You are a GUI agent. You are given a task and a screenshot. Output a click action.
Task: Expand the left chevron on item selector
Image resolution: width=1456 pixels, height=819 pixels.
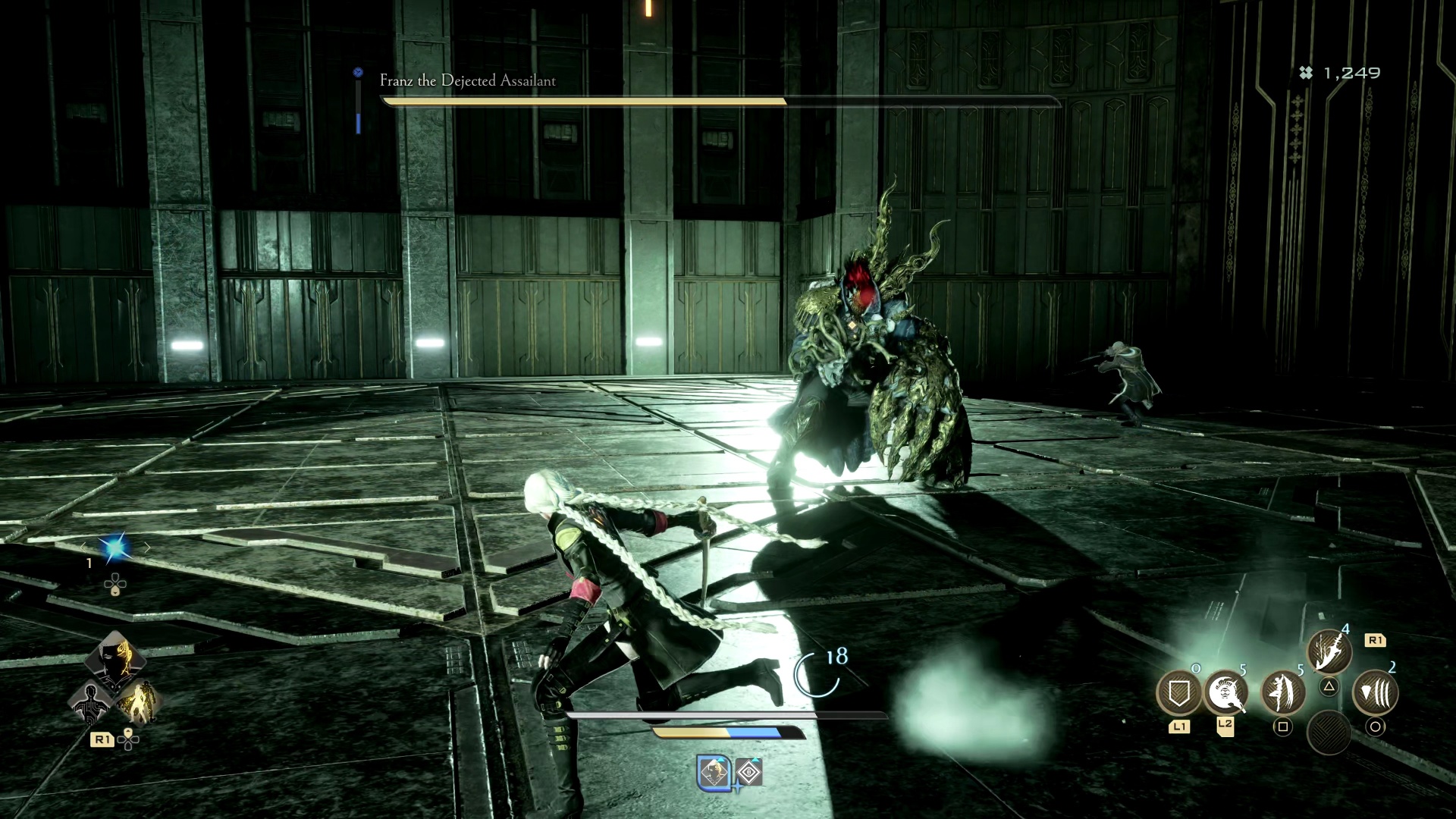click(83, 547)
